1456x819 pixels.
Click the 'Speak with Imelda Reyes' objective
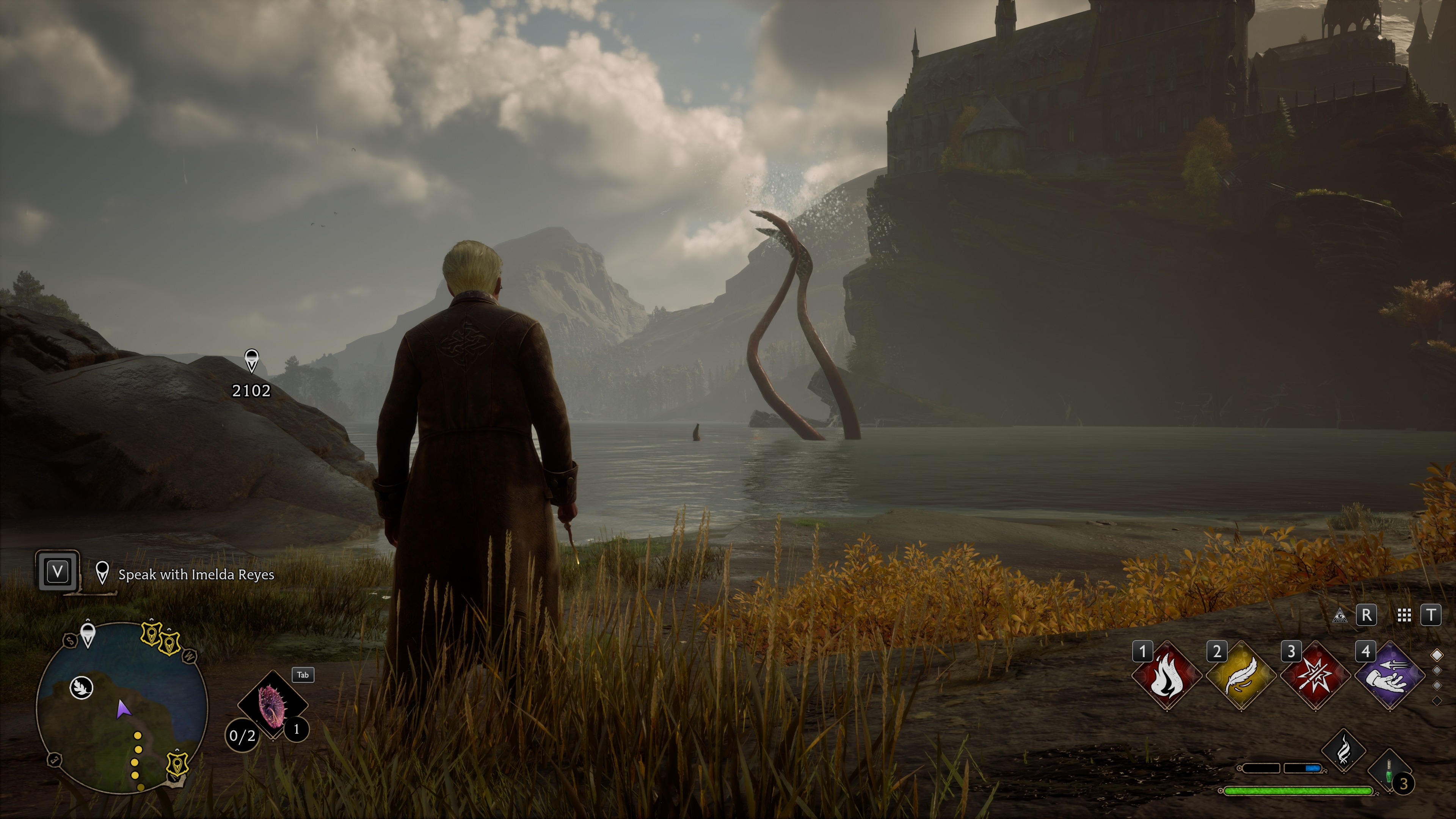(196, 574)
